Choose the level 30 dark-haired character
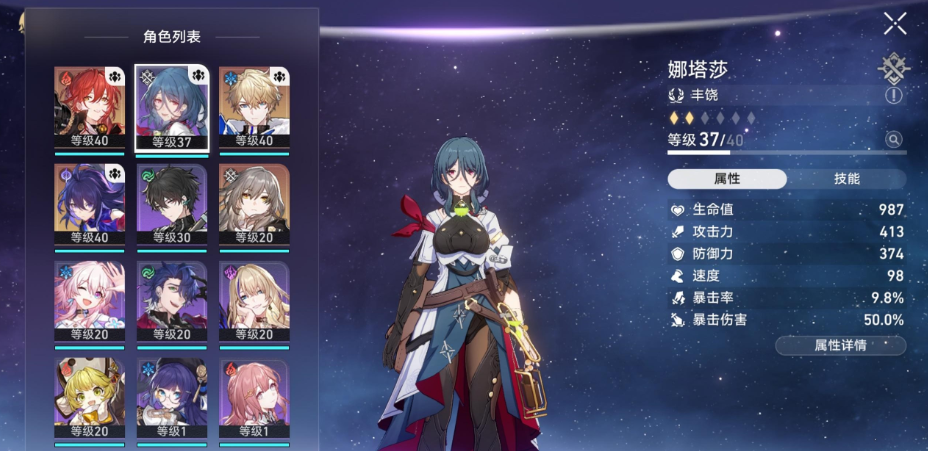928x451 pixels. (x=172, y=204)
